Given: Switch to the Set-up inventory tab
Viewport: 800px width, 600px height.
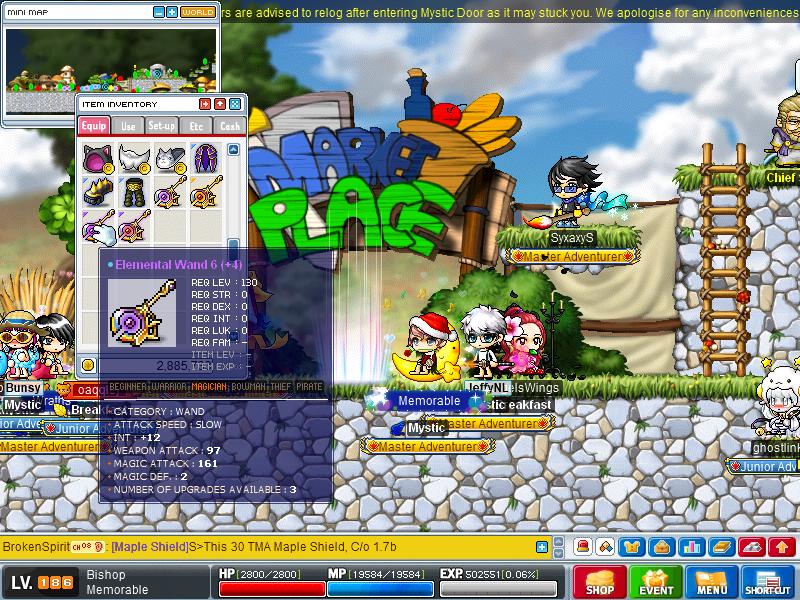Looking at the screenshot, I should point(162,126).
